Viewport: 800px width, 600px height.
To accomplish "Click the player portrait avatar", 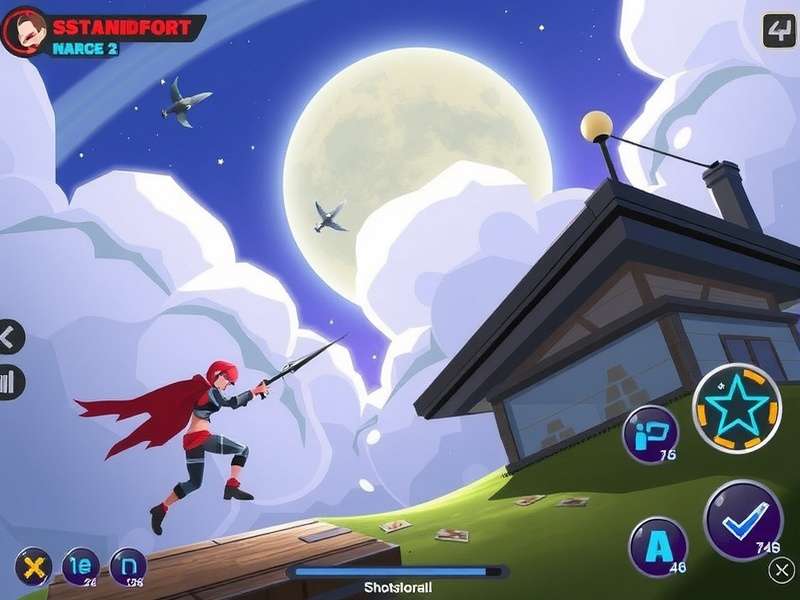I will (x=24, y=31).
